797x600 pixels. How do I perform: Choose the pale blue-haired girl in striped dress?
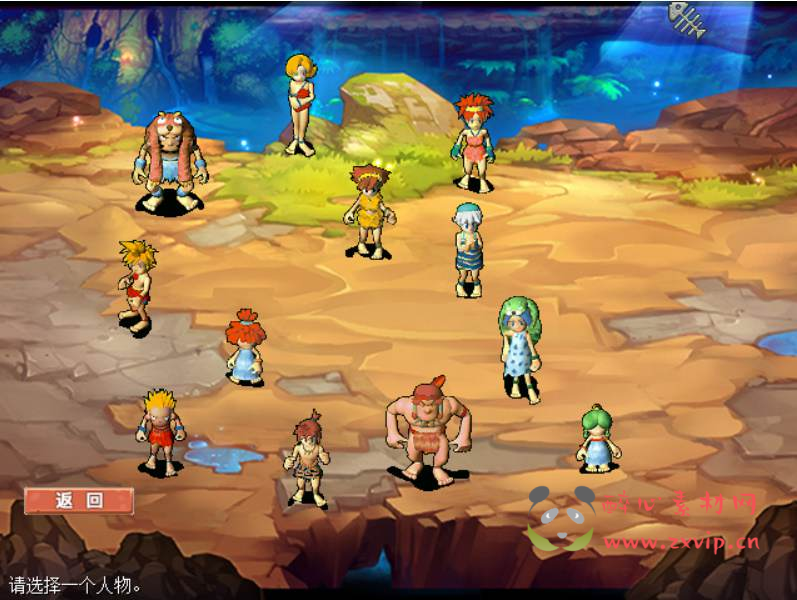(467, 249)
